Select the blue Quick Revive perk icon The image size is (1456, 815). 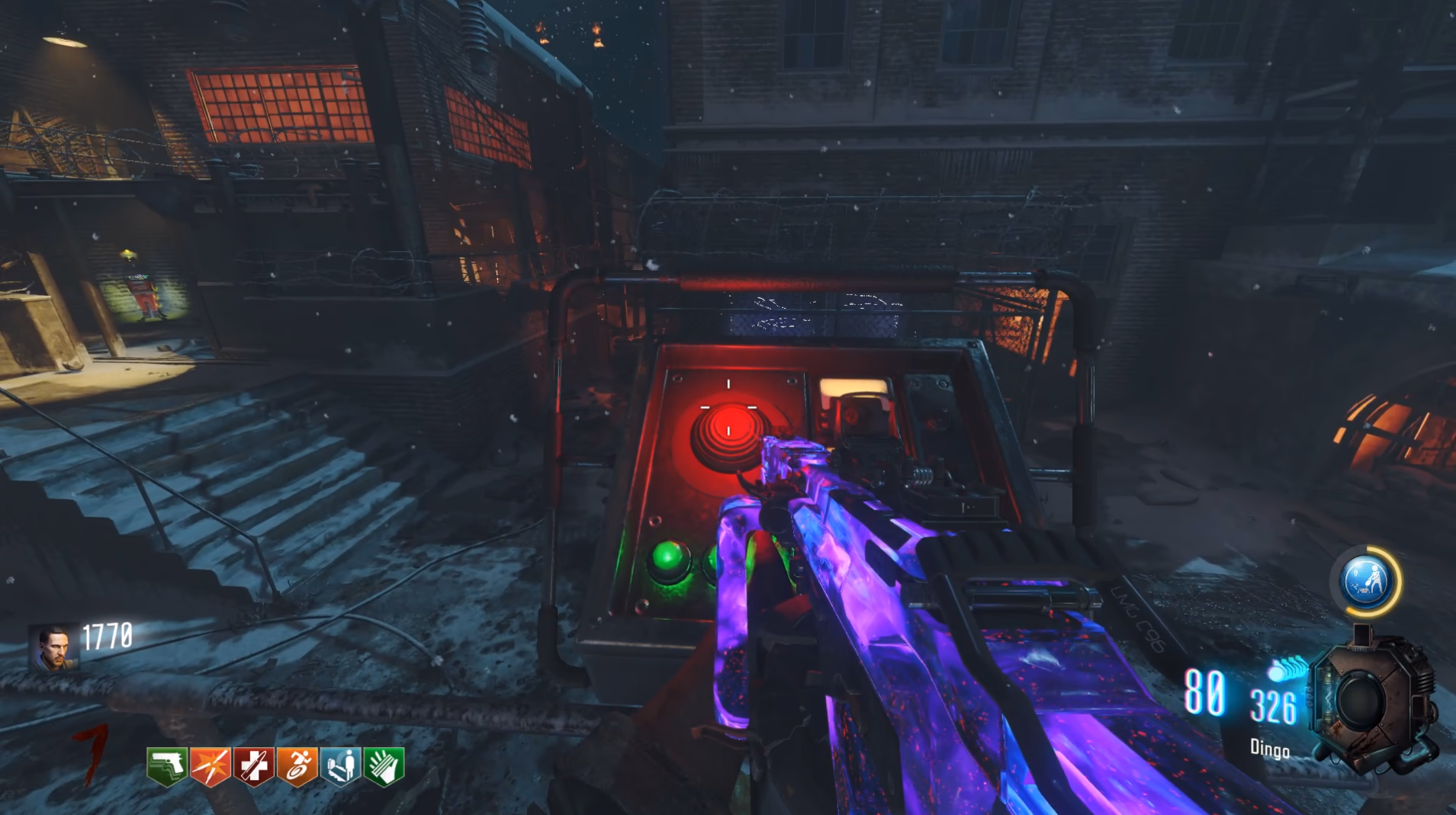pyautogui.click(x=340, y=766)
